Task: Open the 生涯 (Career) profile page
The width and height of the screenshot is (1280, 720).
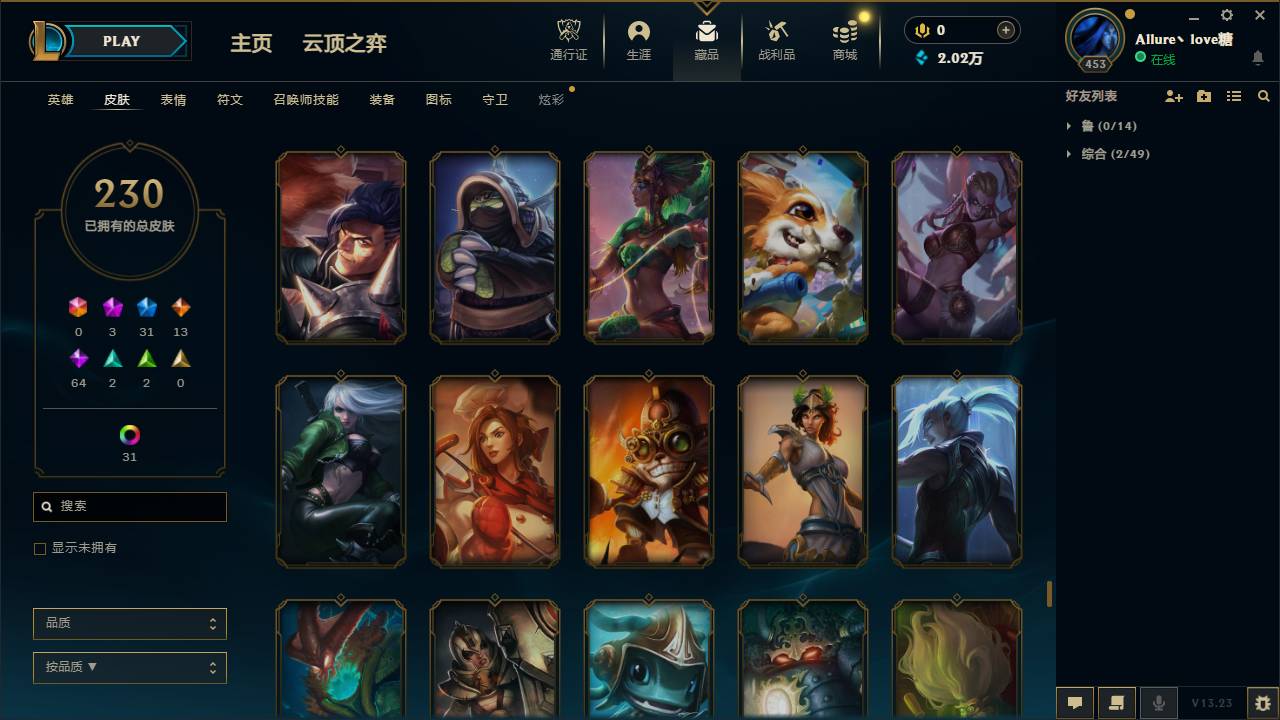Action: [638, 40]
